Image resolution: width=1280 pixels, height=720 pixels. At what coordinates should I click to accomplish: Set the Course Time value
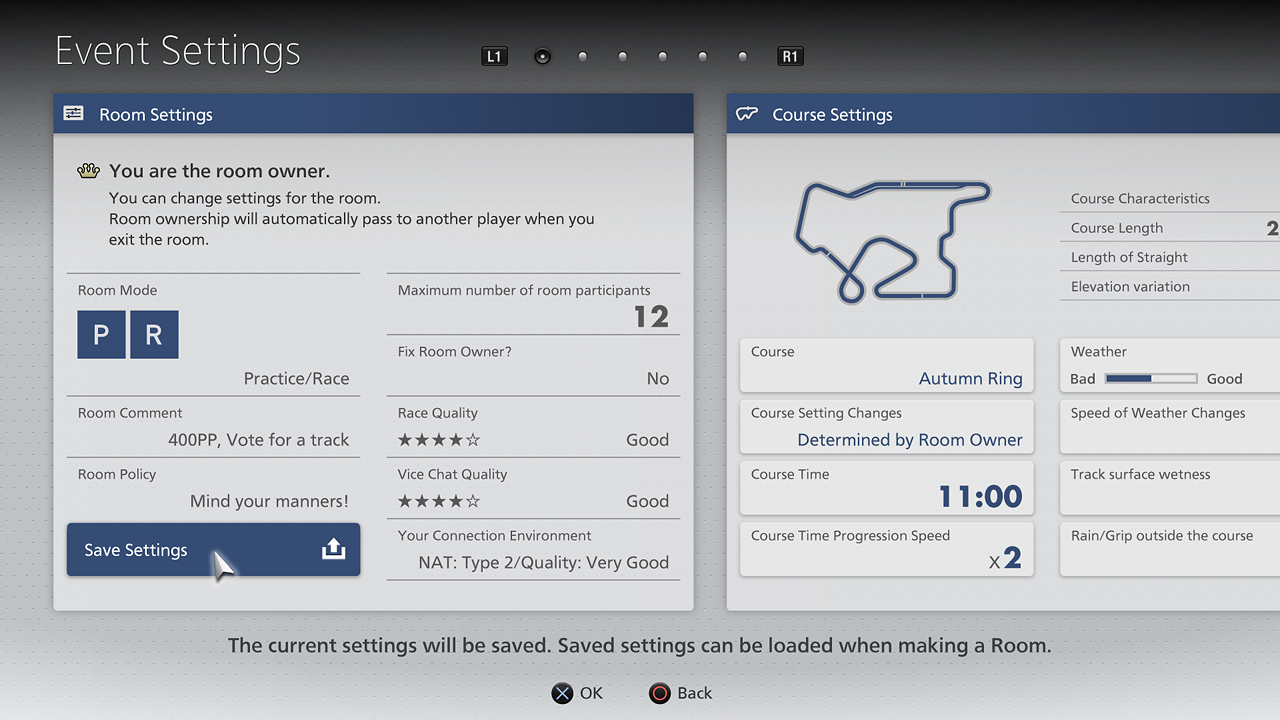[886, 488]
